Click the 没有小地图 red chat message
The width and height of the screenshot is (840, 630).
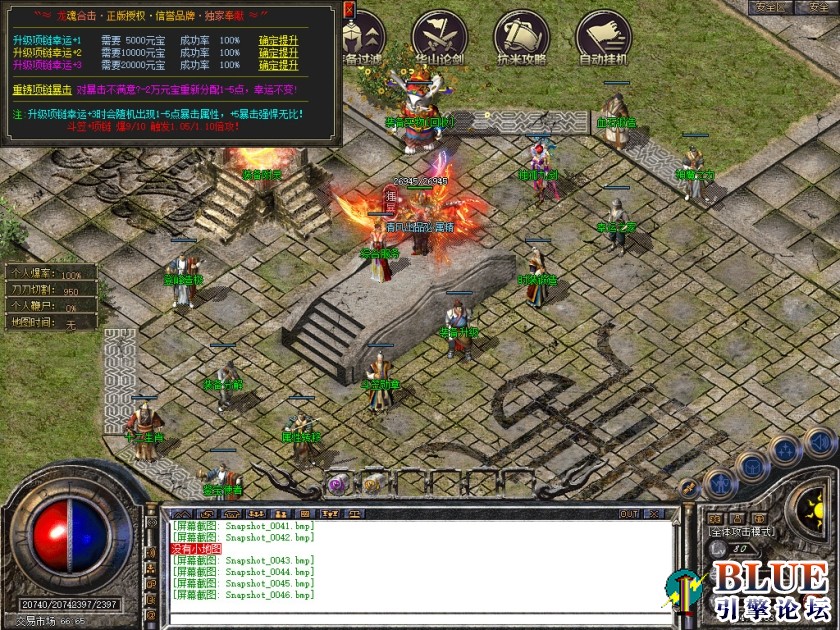tap(197, 549)
